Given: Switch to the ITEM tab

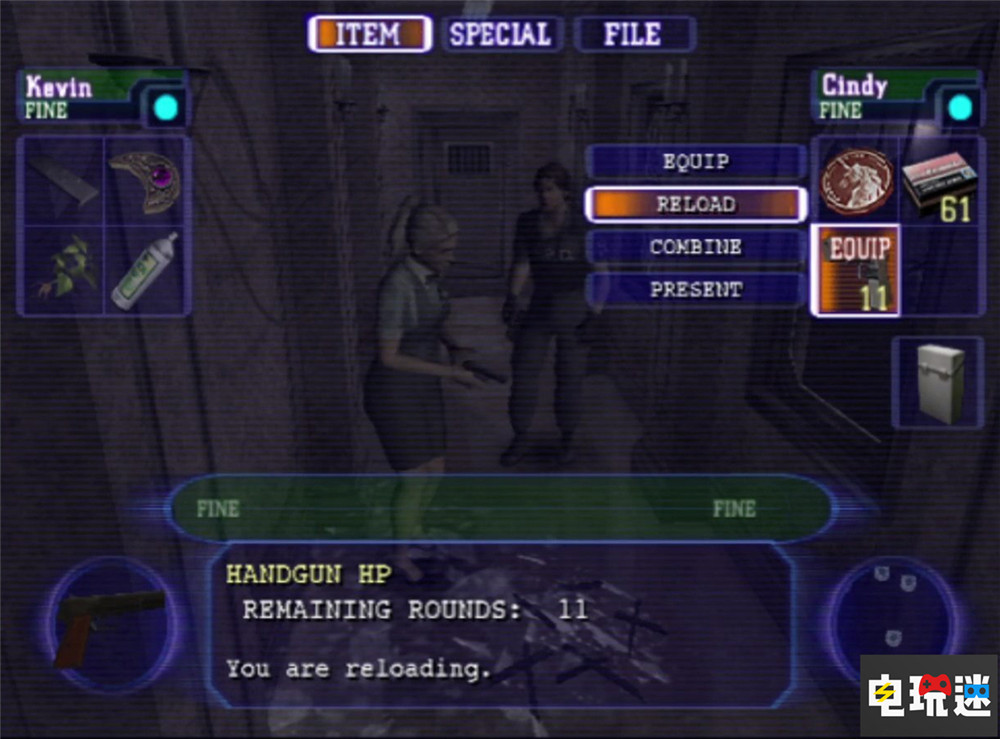Looking at the screenshot, I should (368, 34).
